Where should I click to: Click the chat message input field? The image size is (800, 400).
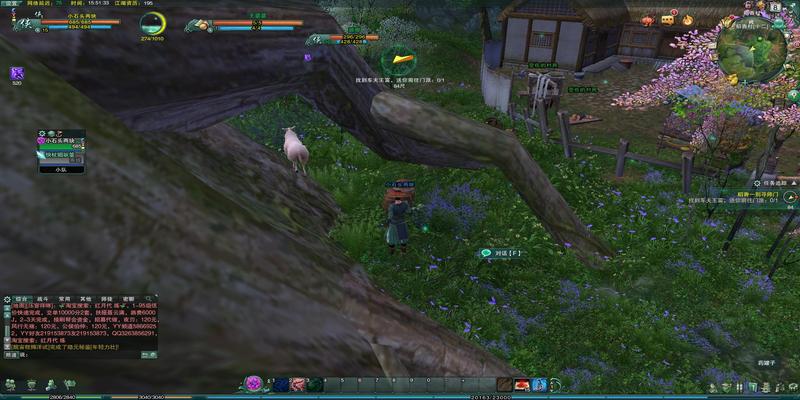coord(80,355)
